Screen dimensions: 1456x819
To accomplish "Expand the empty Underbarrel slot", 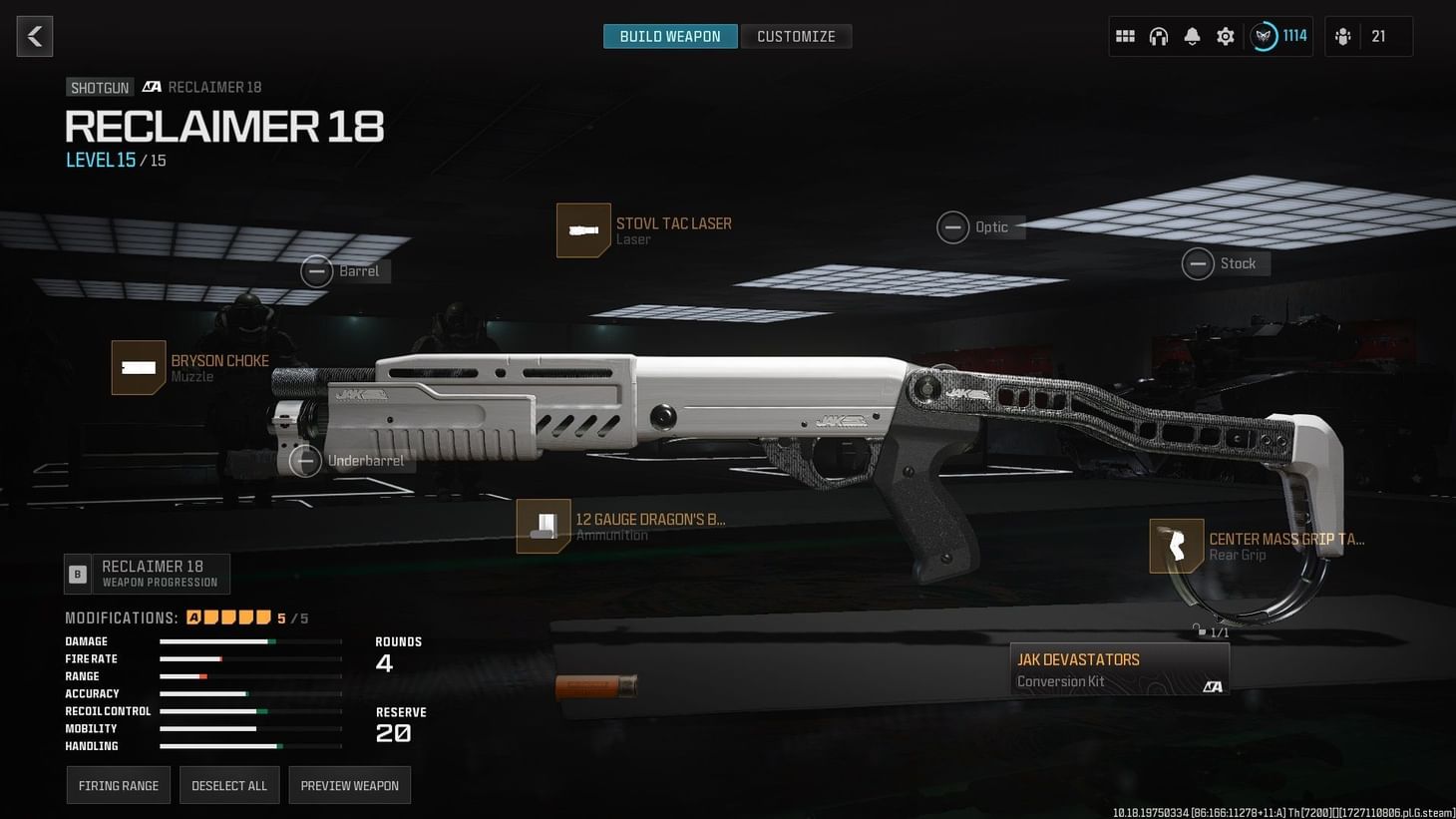I will (307, 461).
